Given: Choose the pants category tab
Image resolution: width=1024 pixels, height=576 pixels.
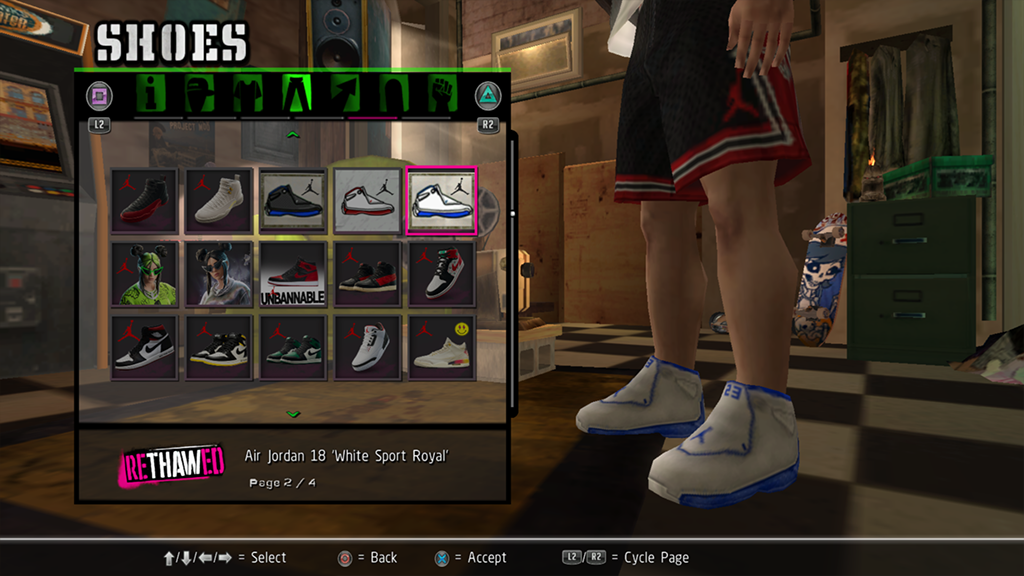Looking at the screenshot, I should [297, 95].
